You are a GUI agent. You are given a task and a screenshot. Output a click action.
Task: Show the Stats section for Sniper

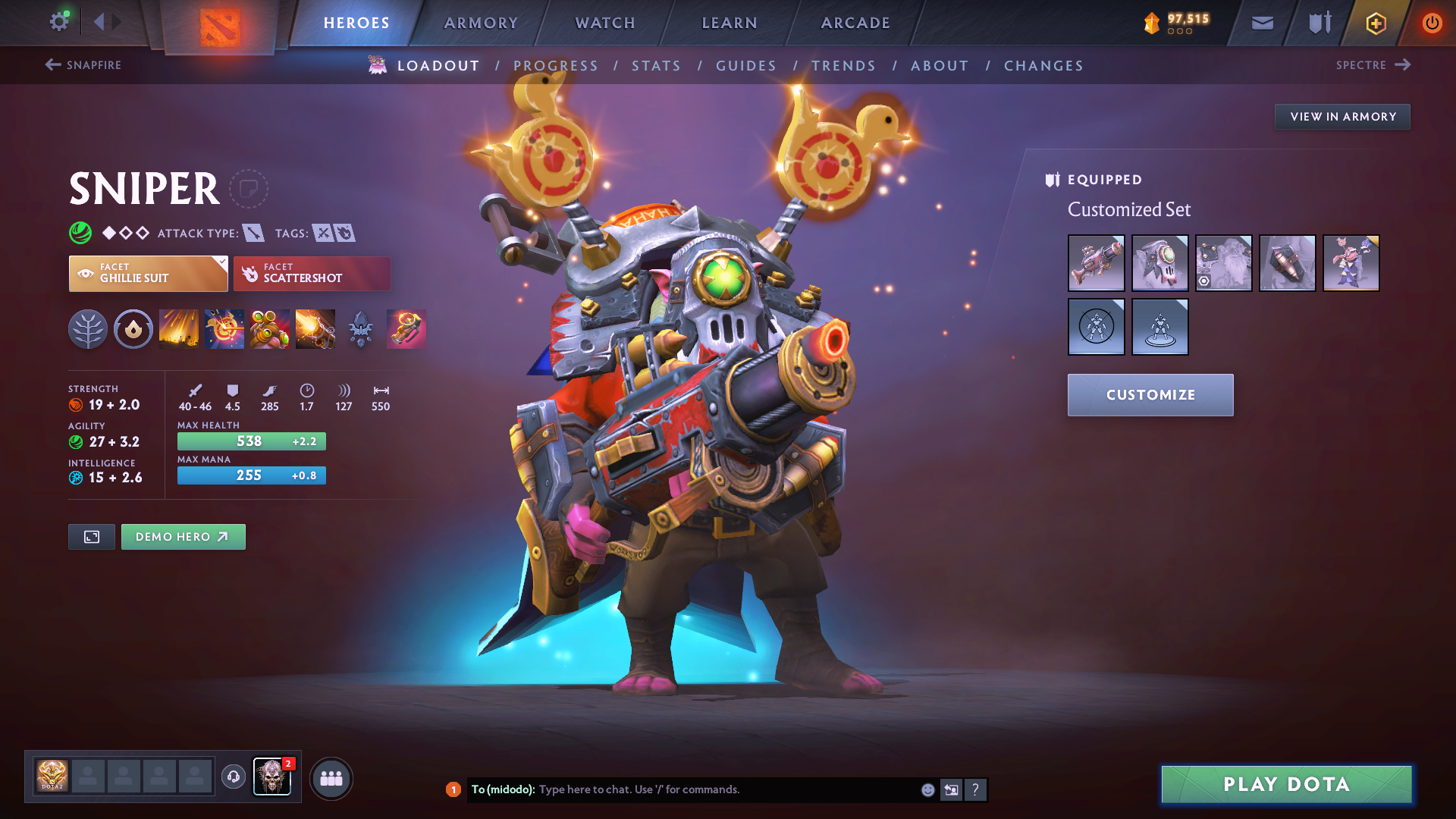click(x=656, y=66)
